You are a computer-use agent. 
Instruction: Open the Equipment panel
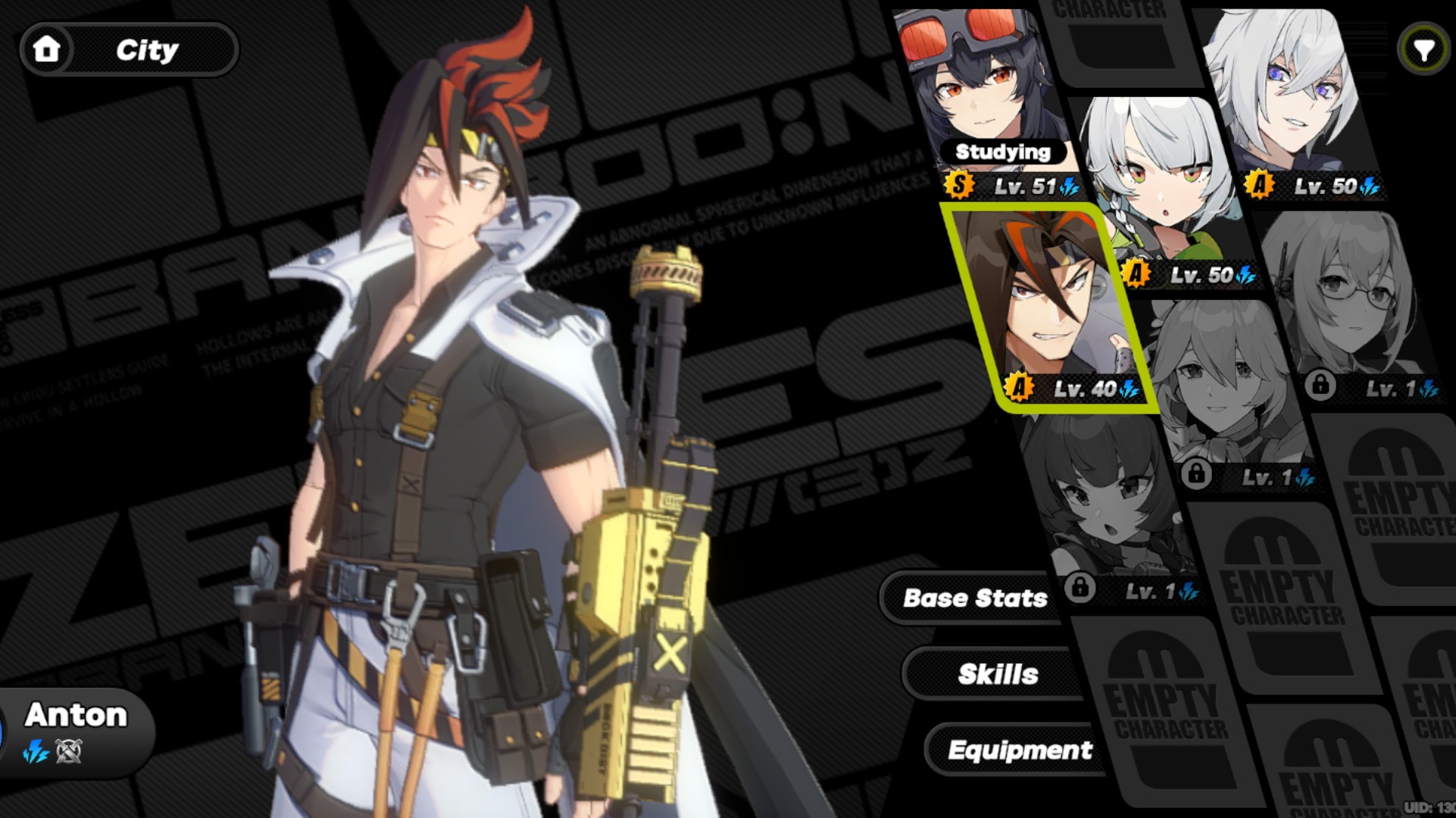(x=1019, y=750)
